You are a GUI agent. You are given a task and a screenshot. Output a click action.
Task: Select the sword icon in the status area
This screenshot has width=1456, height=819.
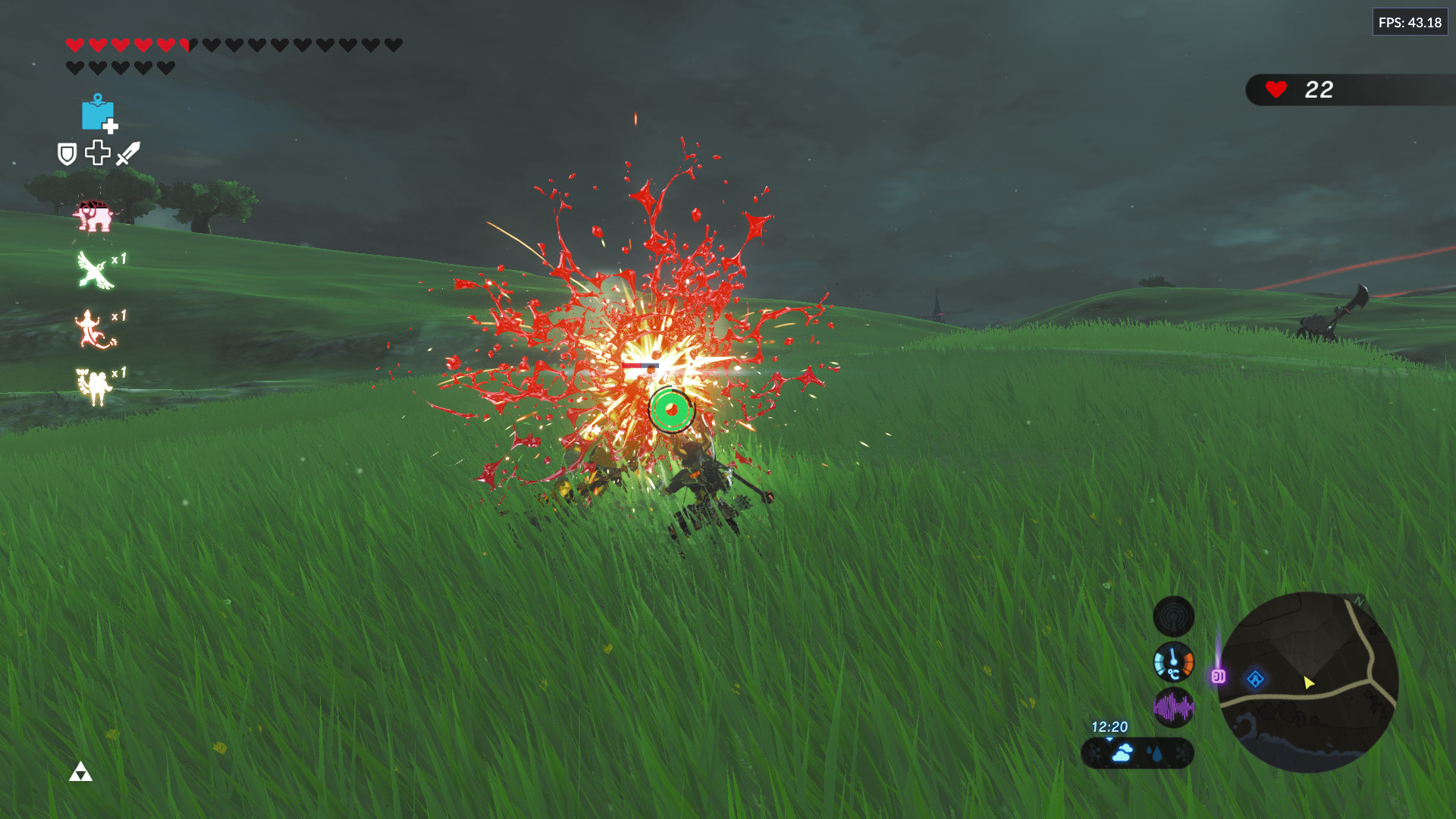point(127,153)
